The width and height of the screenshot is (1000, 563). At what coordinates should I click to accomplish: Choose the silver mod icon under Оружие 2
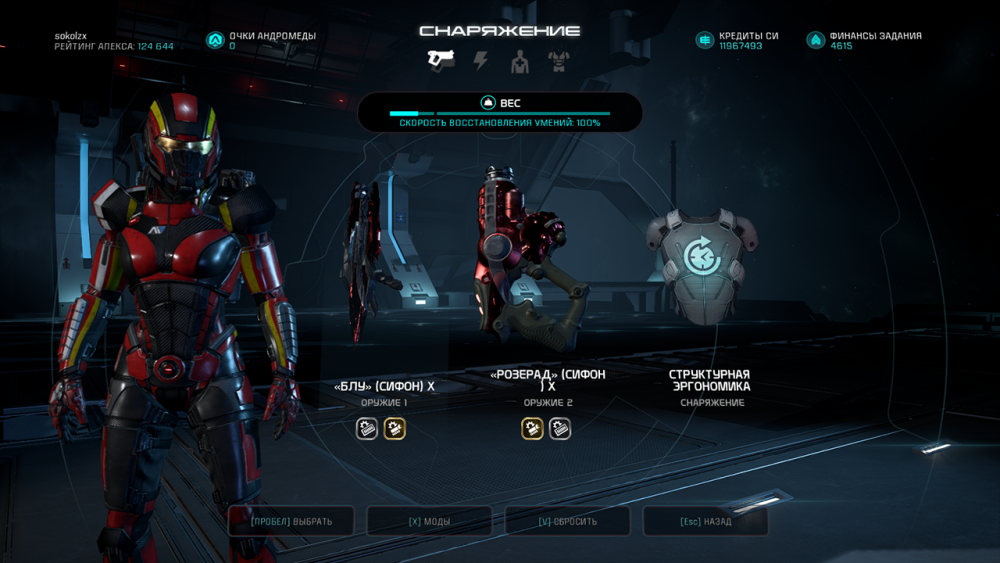click(x=560, y=429)
